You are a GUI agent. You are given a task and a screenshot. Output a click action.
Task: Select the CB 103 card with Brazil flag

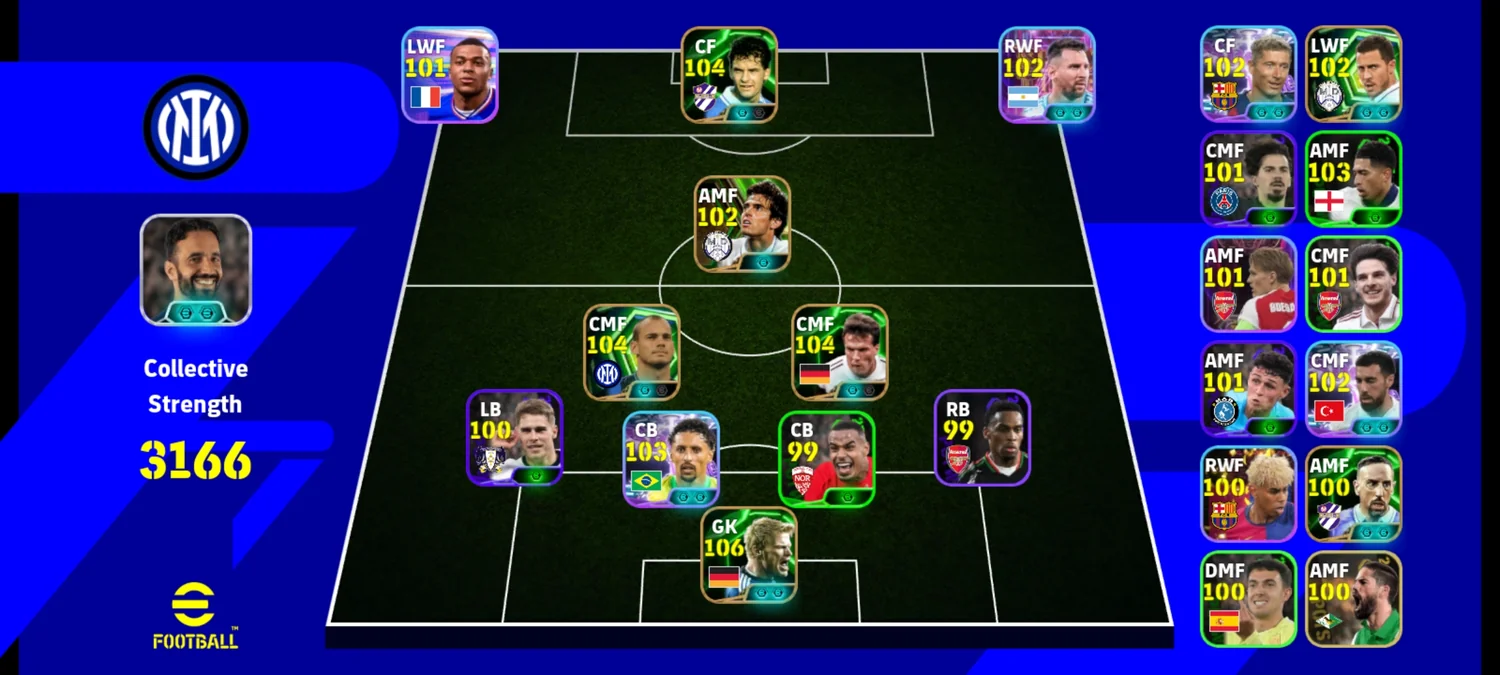671,459
